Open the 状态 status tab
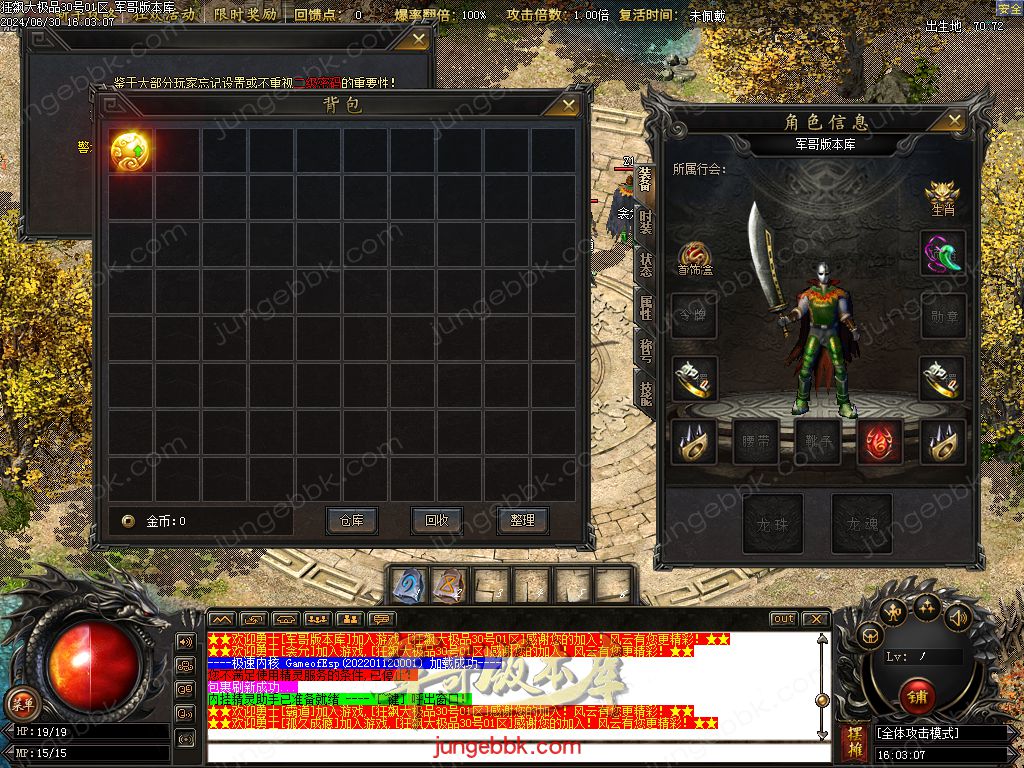This screenshot has height=768, width=1024. (x=646, y=265)
